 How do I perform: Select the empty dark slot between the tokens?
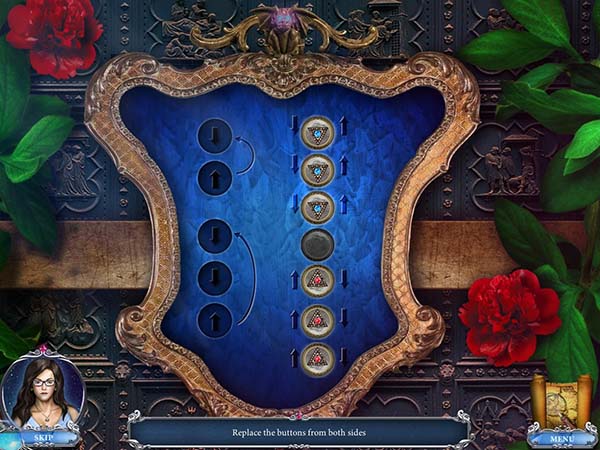coord(317,245)
